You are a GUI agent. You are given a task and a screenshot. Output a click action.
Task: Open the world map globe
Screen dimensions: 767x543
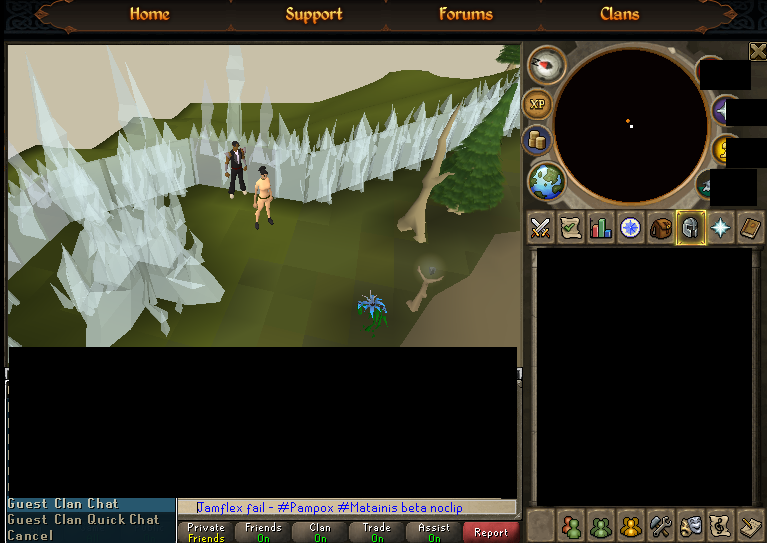547,182
